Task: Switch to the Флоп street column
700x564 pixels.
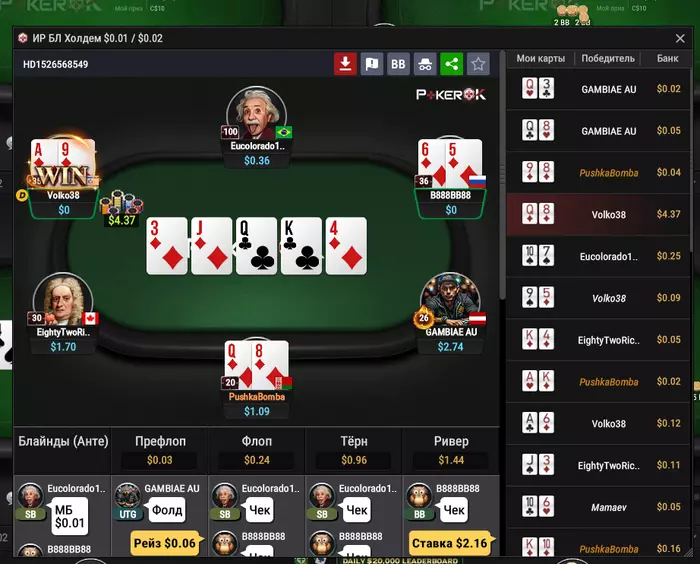Action: tap(256, 440)
